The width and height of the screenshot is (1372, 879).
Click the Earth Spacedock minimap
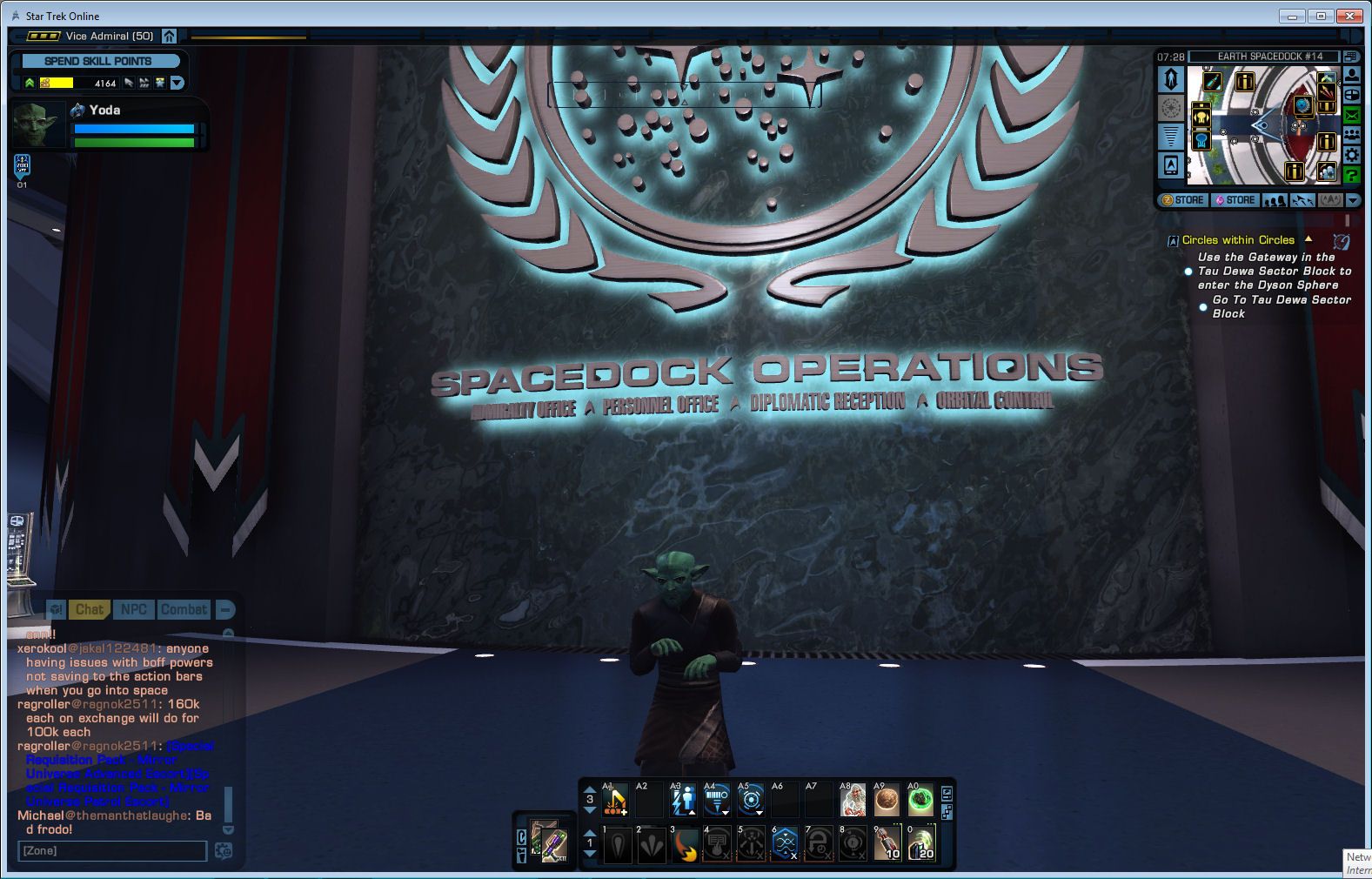click(x=1262, y=126)
